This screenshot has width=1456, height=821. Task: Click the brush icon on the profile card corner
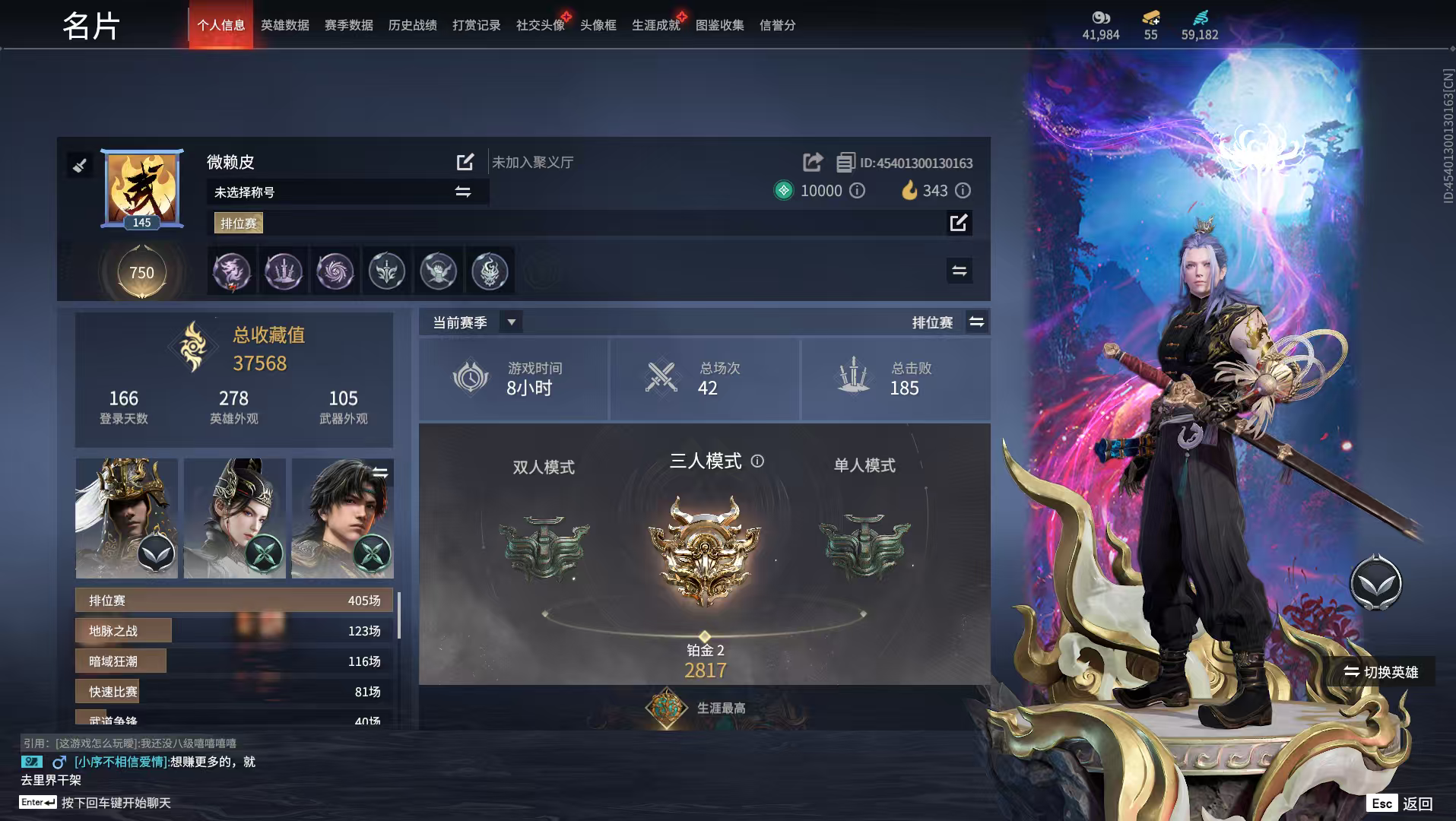click(x=79, y=165)
